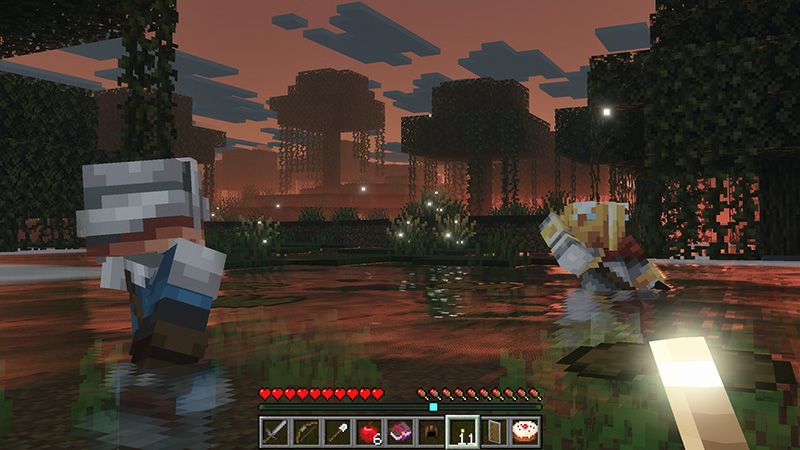Select the red apples stack
Viewport: 800px width, 450px height.
[369, 431]
